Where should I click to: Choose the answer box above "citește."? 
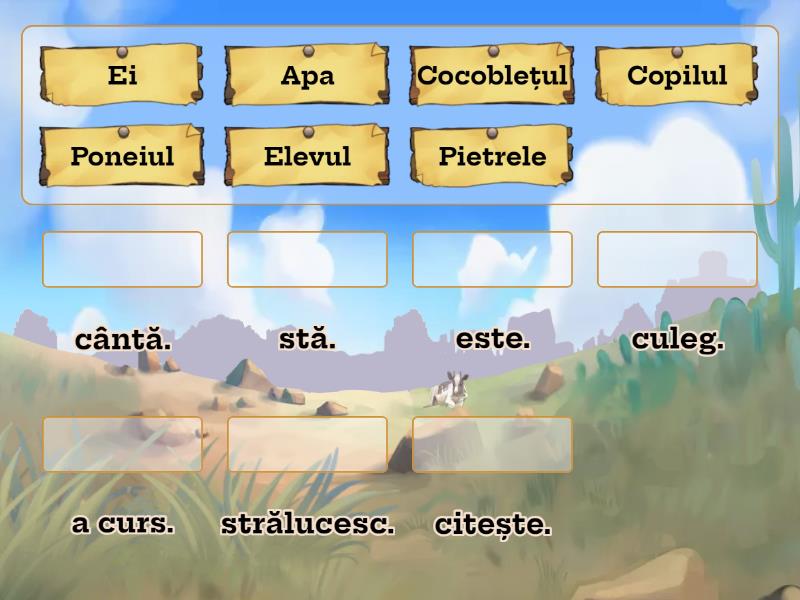[492, 444]
